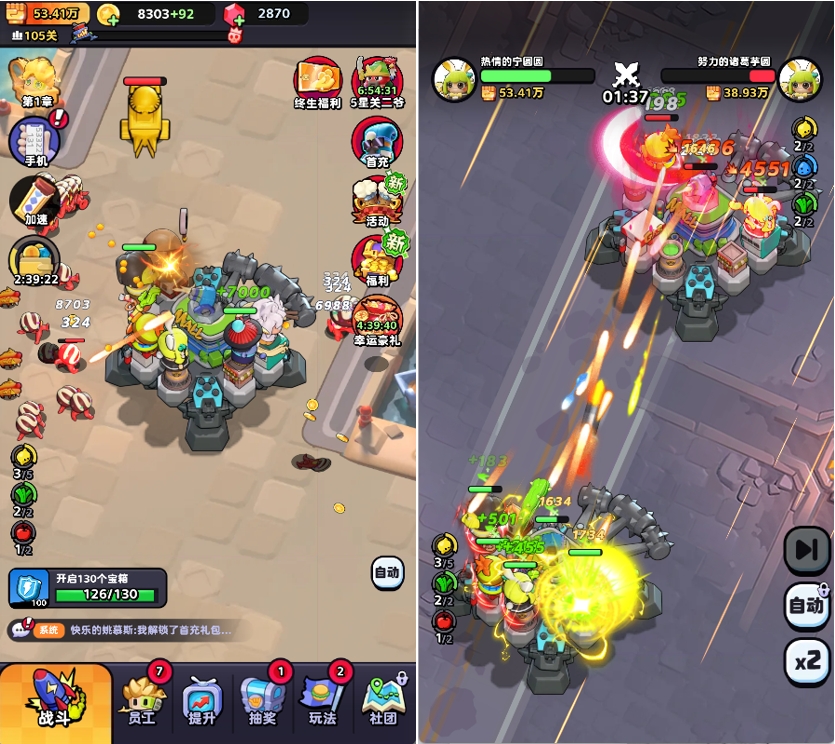This screenshot has height=744, width=835.
Task: Switch to the 战斗 battle tab
Action: tap(56, 699)
